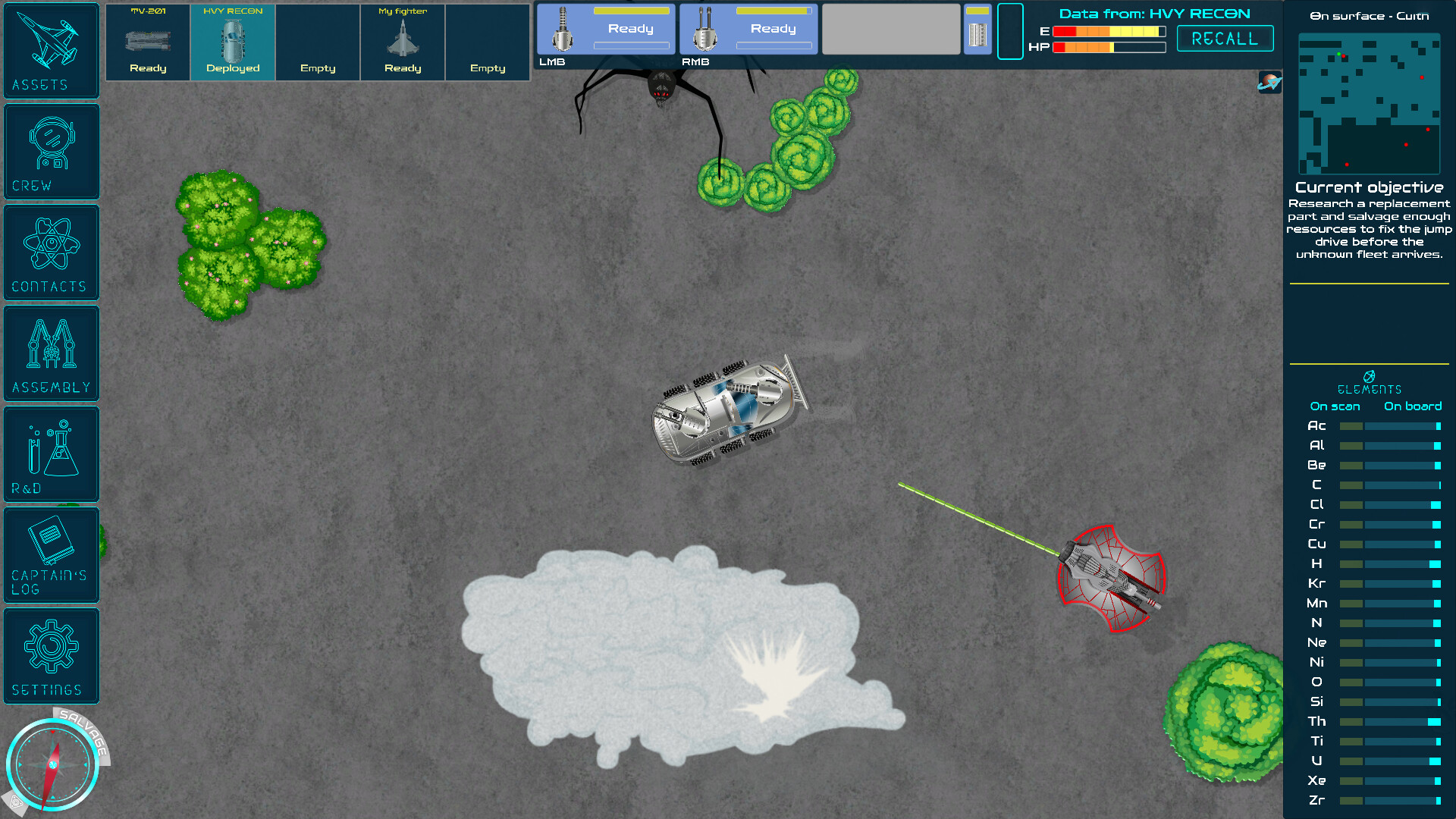
Task: Open the Captain's Log
Action: tap(51, 554)
